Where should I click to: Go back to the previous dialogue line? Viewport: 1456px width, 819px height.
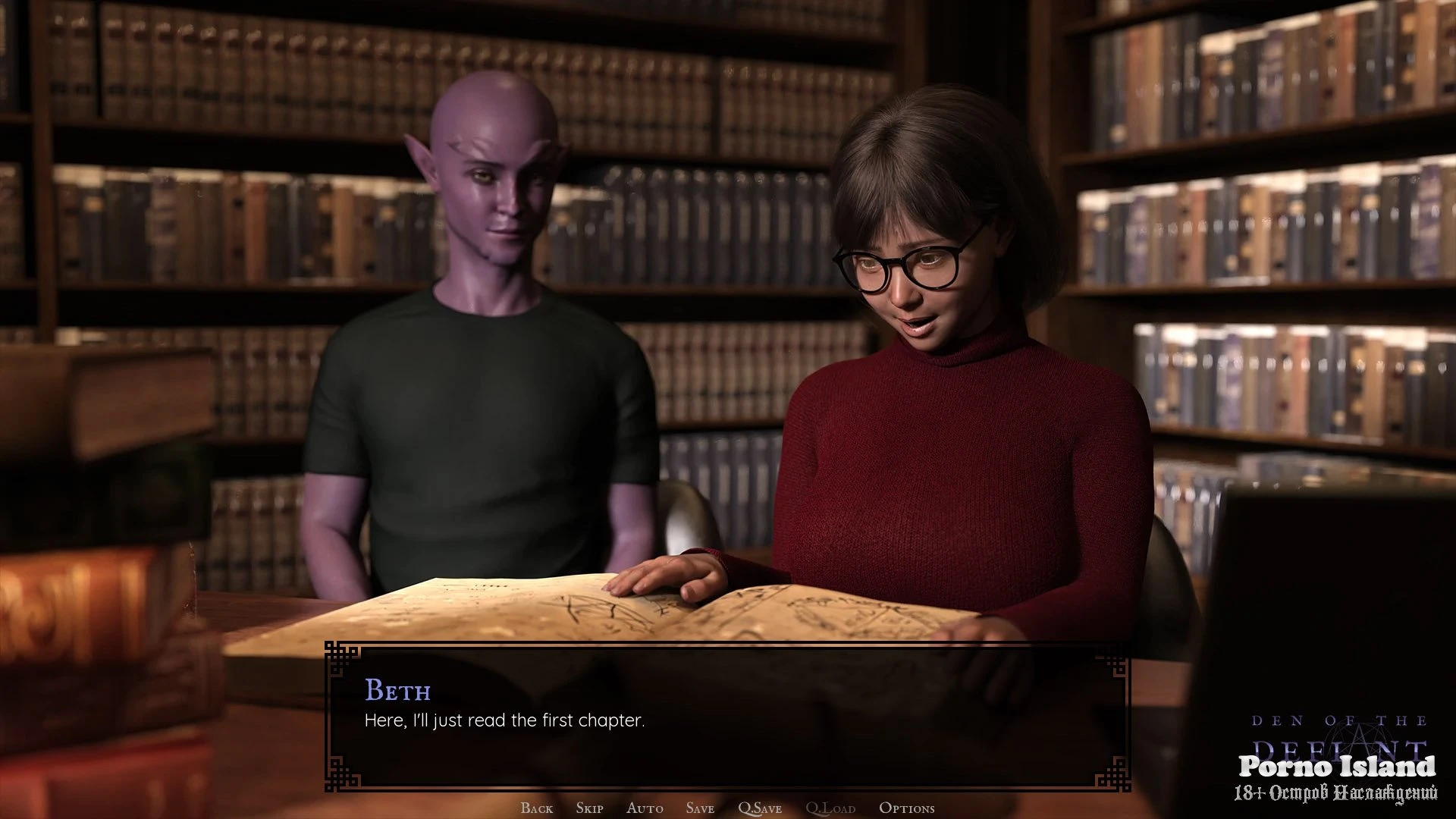537,808
